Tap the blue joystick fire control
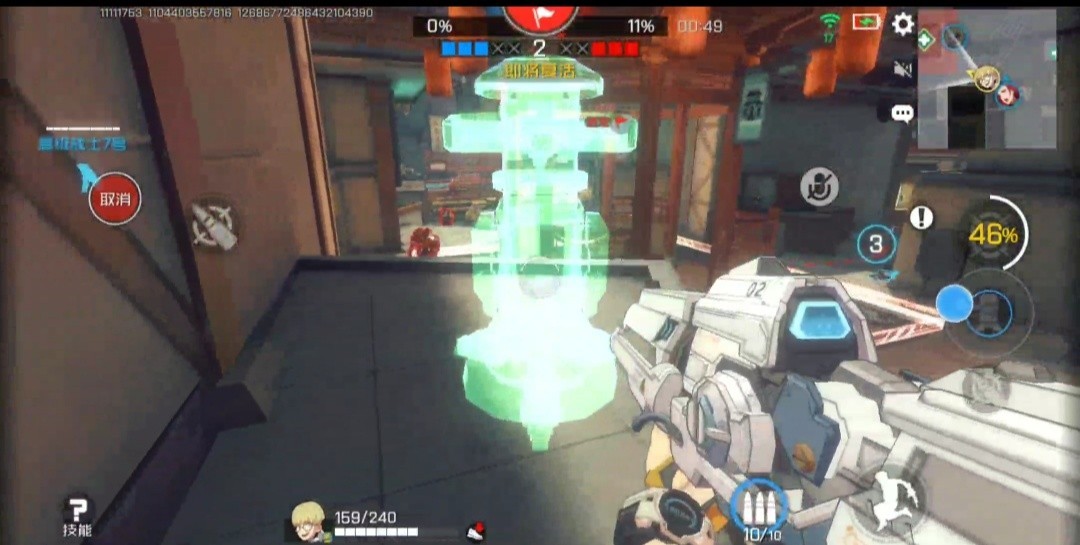The height and width of the screenshot is (545, 1080). coord(956,303)
